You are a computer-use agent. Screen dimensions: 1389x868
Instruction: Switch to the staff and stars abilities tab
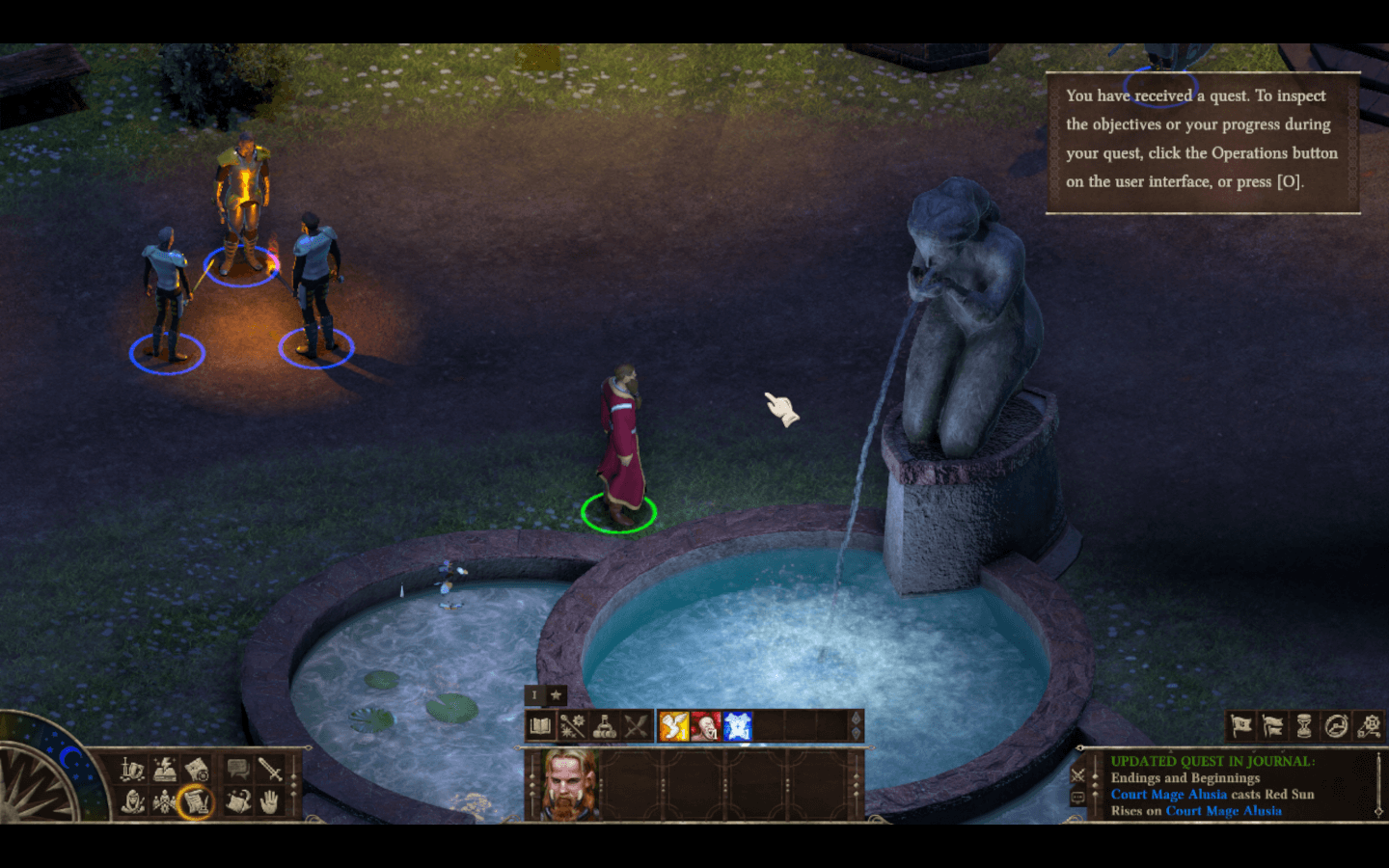tap(573, 726)
